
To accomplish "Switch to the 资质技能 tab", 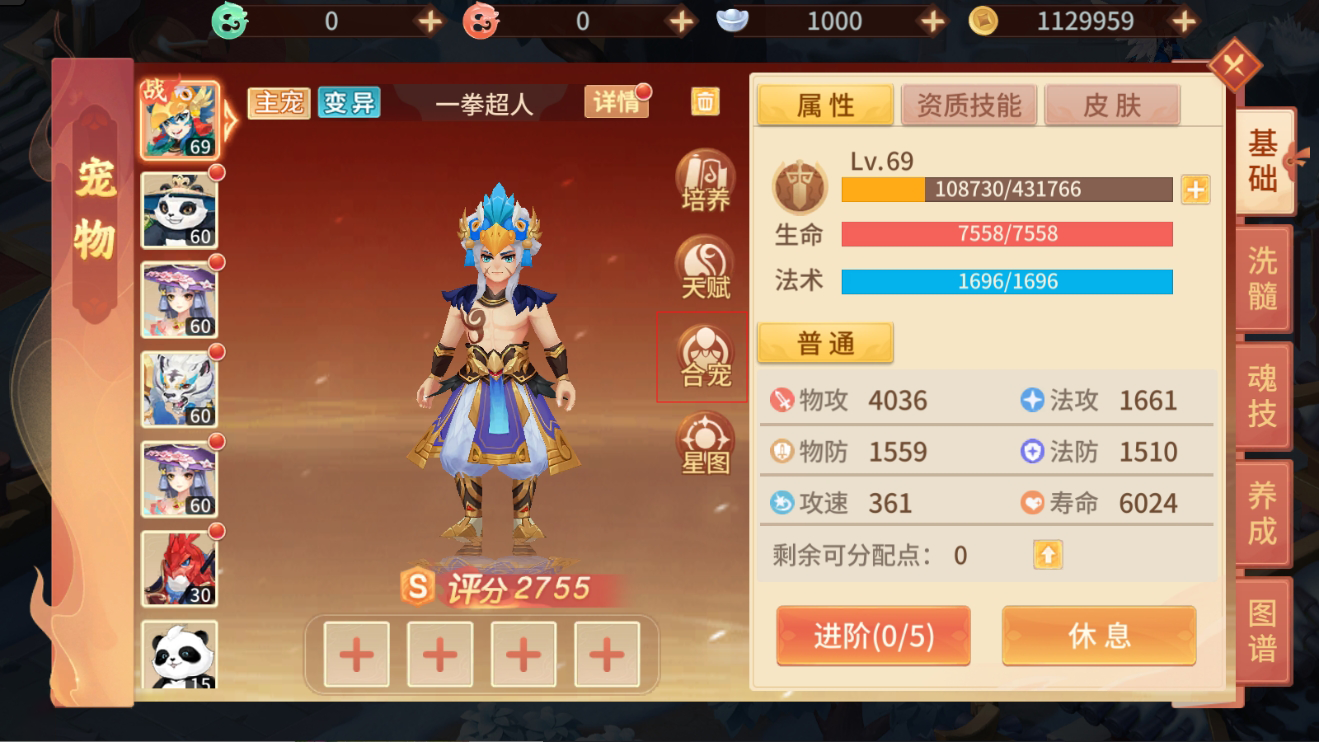I will tap(967, 104).
